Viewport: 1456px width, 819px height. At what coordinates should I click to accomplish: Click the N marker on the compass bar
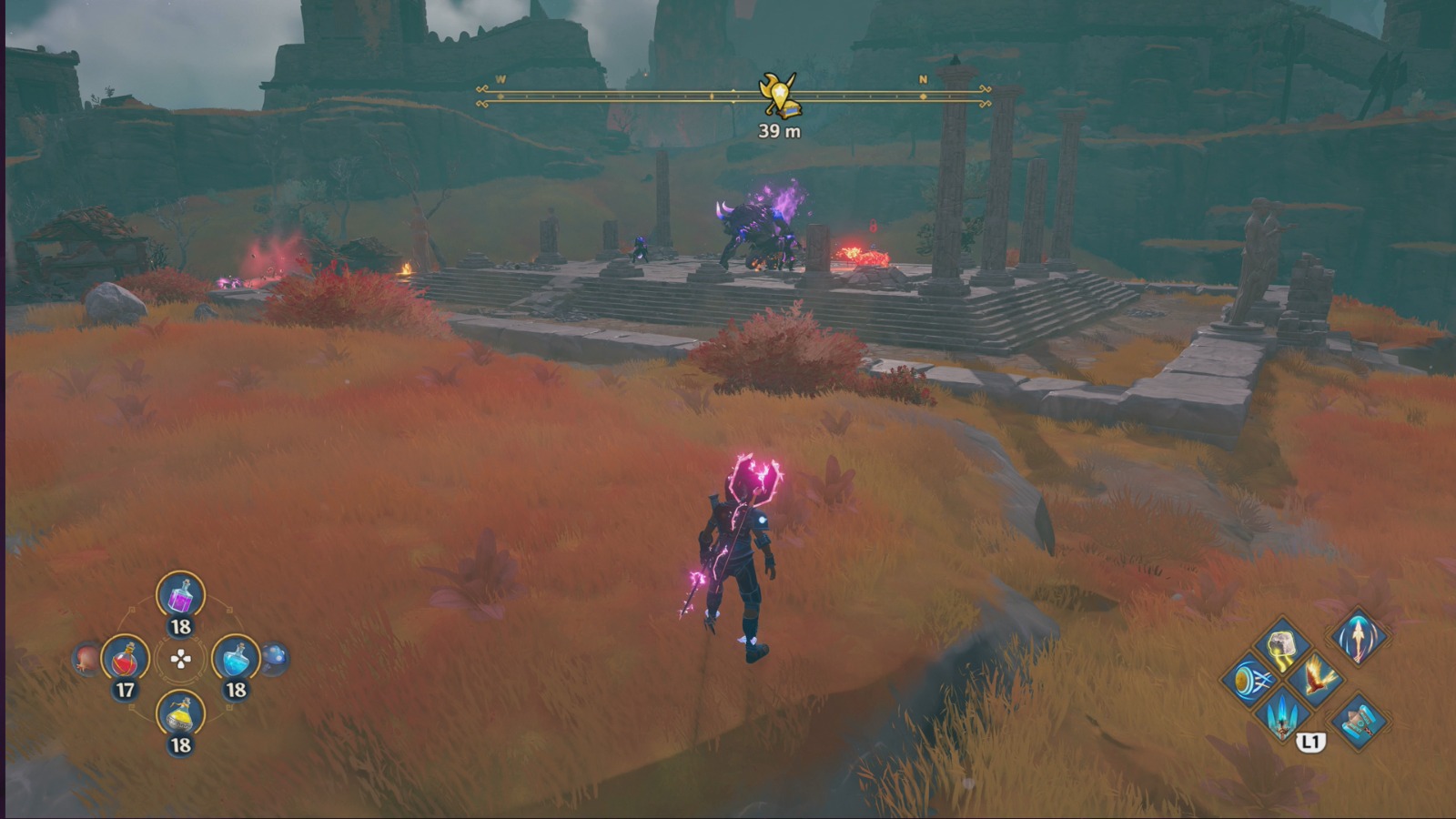pyautogui.click(x=922, y=80)
